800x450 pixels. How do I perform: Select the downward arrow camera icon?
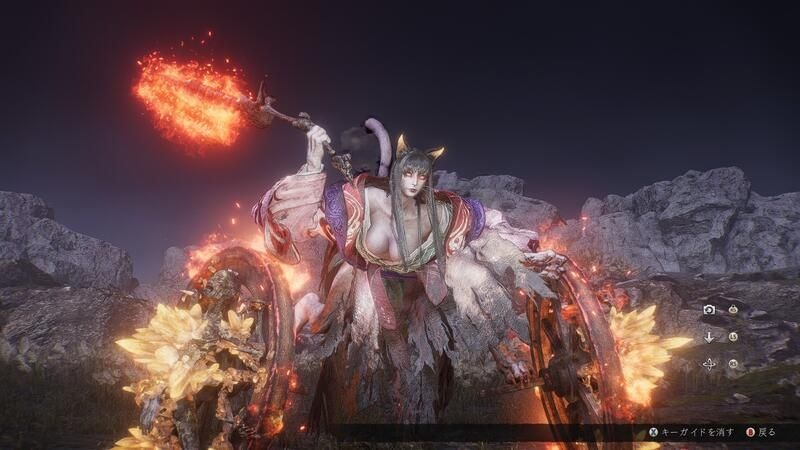coord(709,337)
